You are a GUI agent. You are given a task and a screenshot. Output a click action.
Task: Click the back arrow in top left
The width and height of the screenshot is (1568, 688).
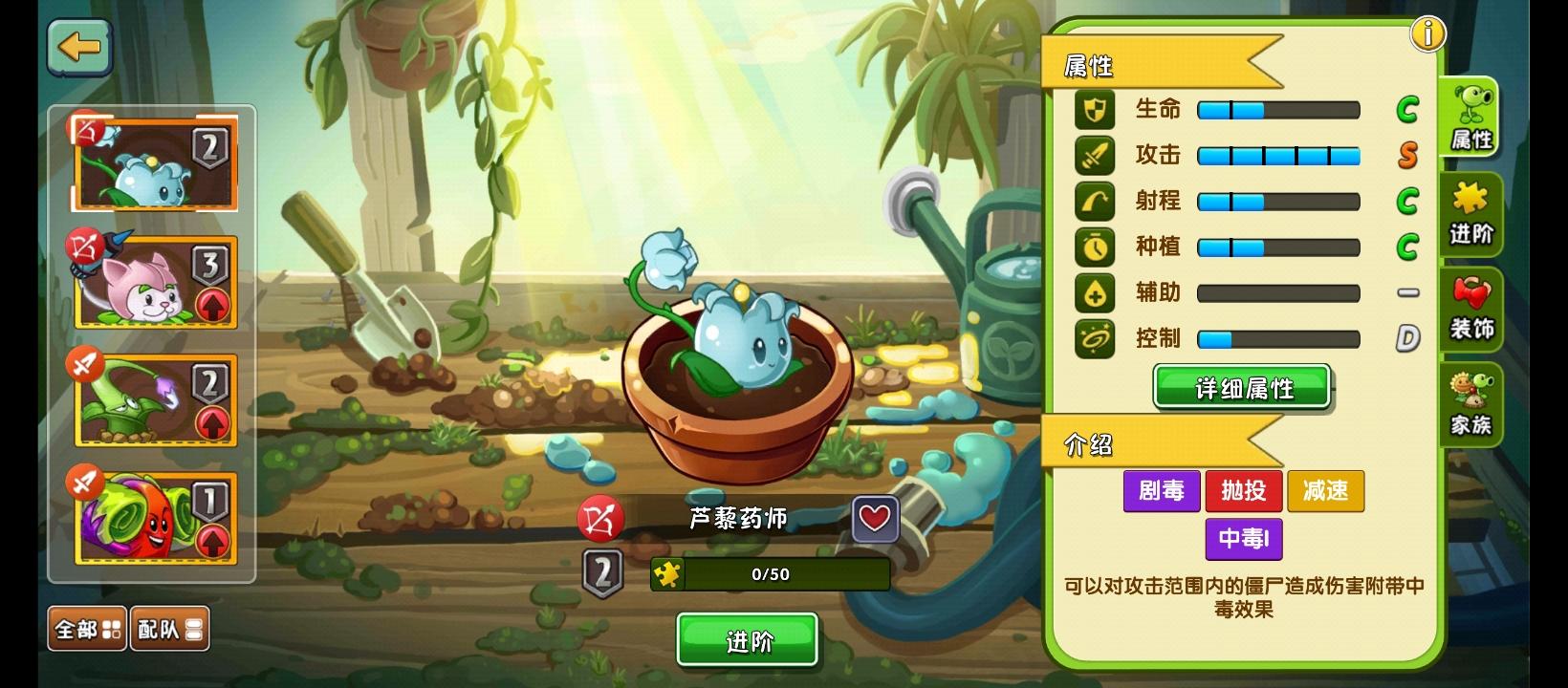79,48
